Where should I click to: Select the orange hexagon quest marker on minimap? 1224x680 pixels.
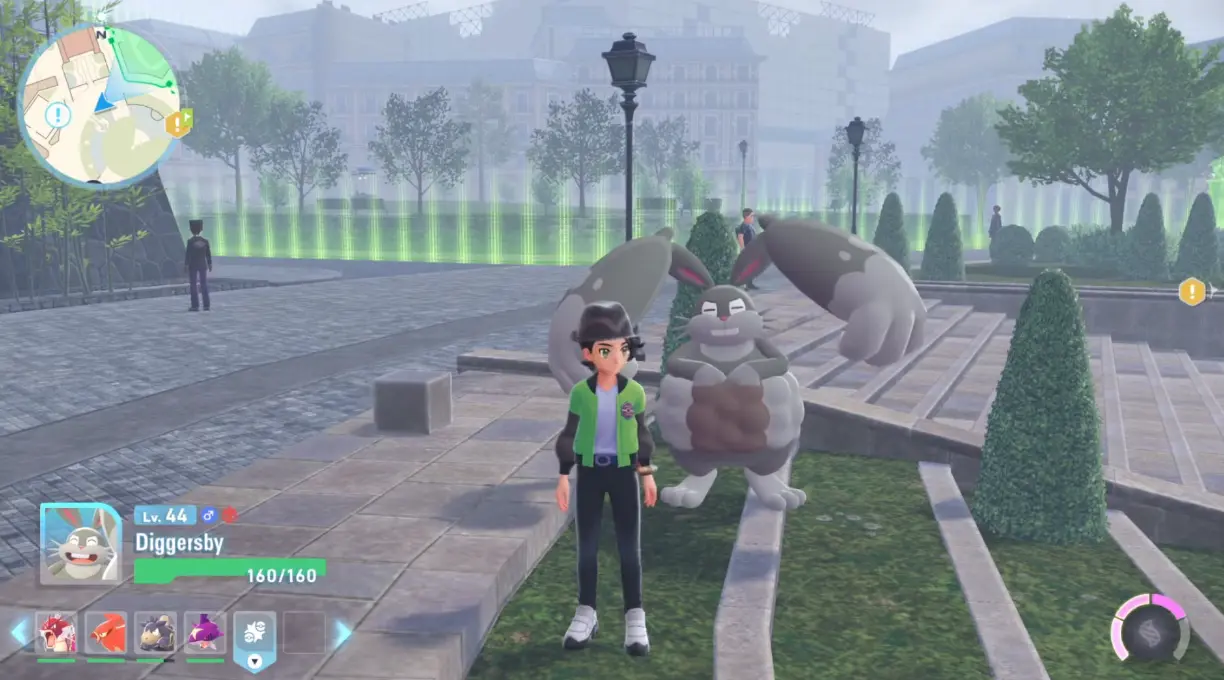point(178,123)
